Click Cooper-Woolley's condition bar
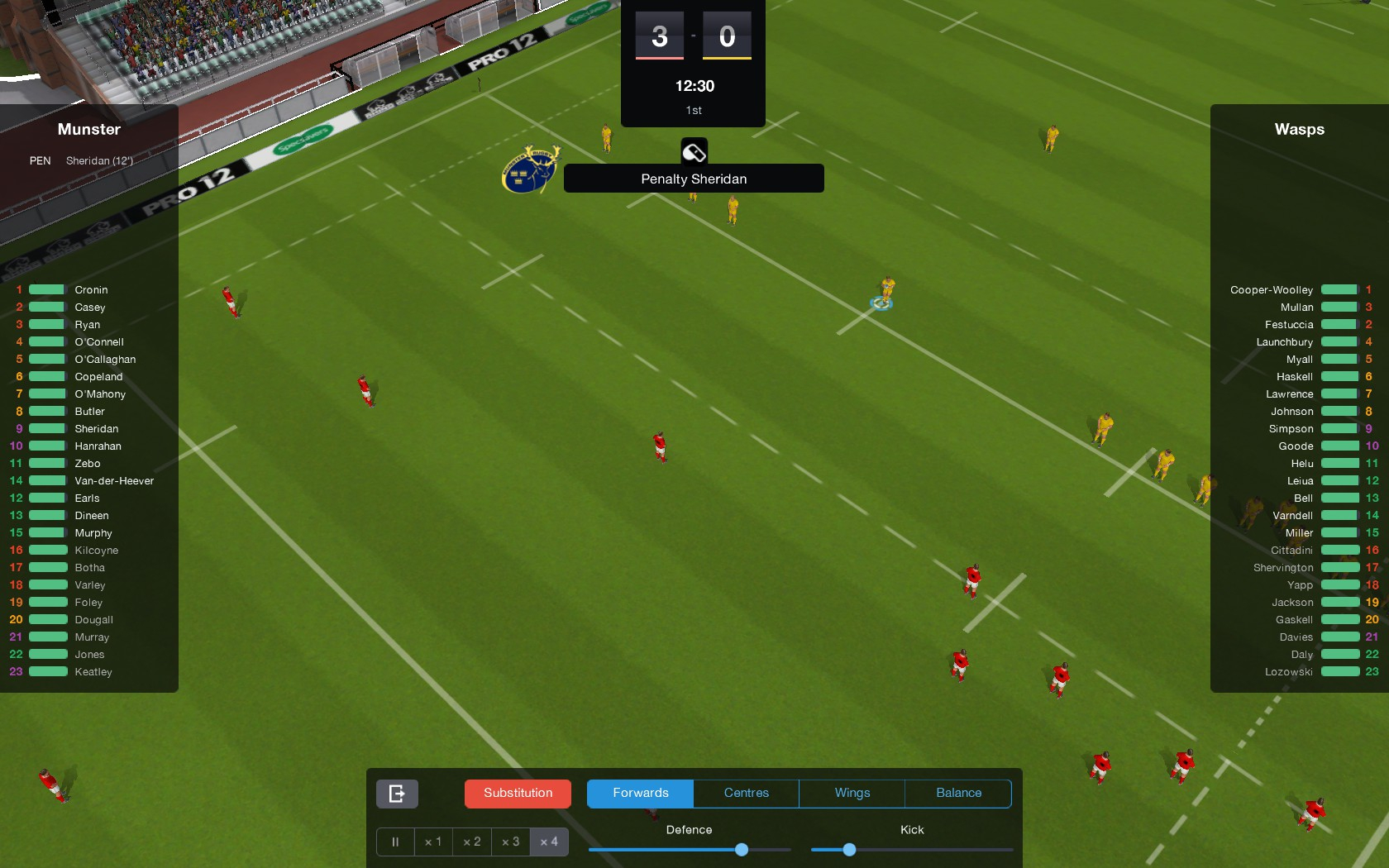Image resolution: width=1389 pixels, height=868 pixels. pyautogui.click(x=1339, y=289)
